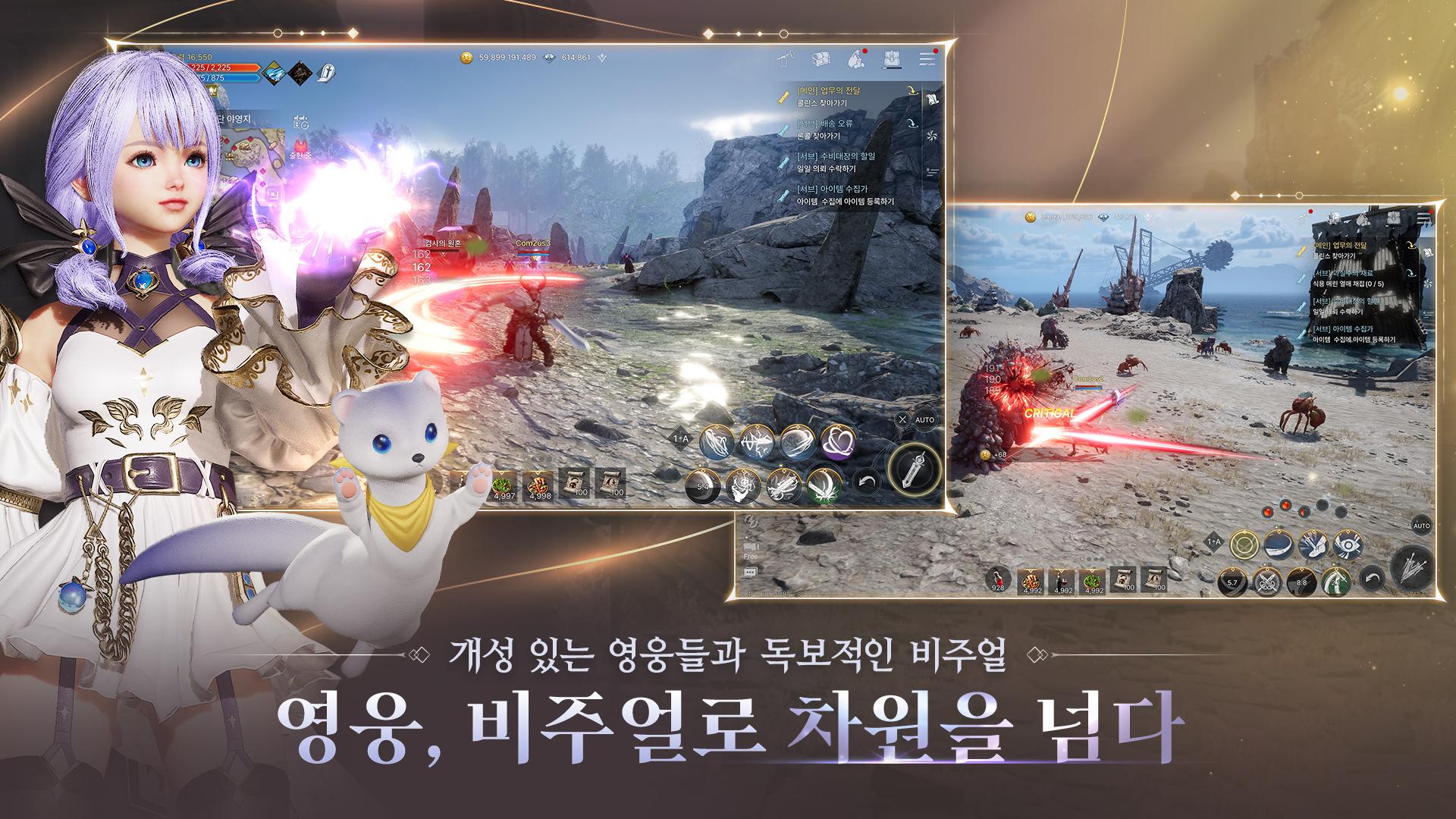Screen dimensions: 1456x819
Task: Open the treasure chest rewards icon
Action: tap(821, 58)
